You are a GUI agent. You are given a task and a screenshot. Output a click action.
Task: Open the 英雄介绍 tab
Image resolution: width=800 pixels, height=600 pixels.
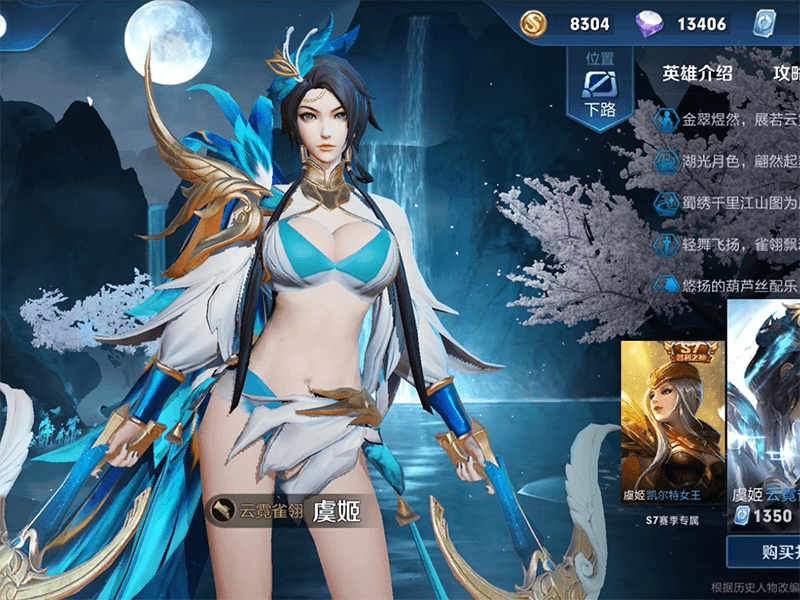pos(697,73)
